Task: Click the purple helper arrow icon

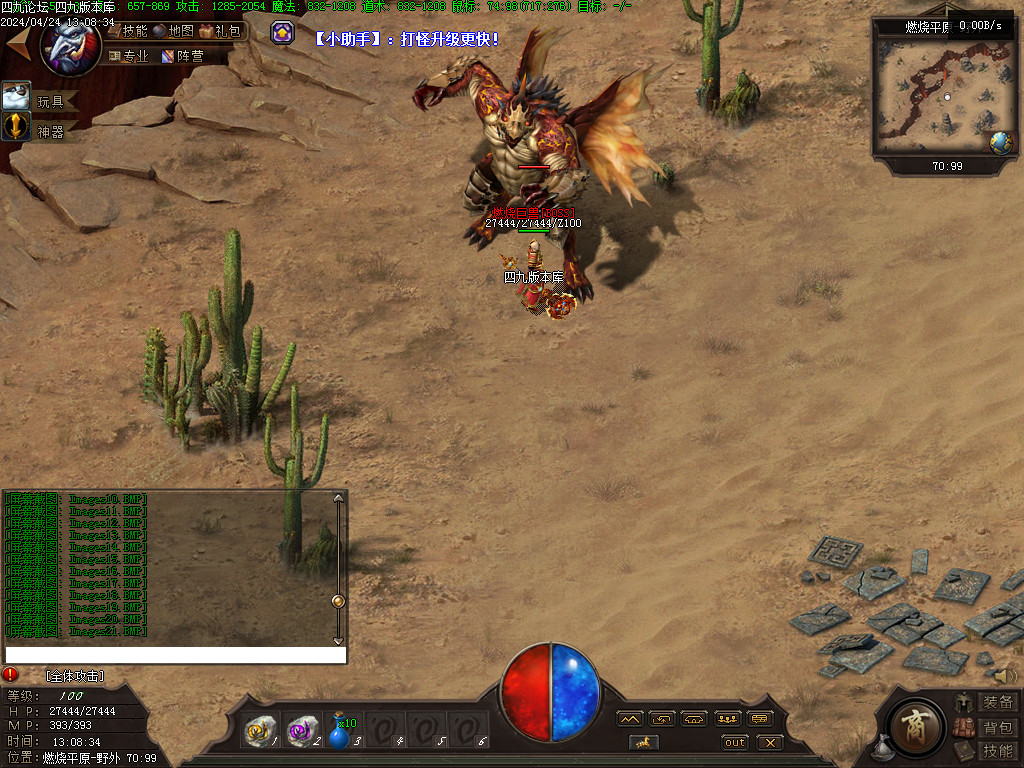Action: tap(283, 33)
